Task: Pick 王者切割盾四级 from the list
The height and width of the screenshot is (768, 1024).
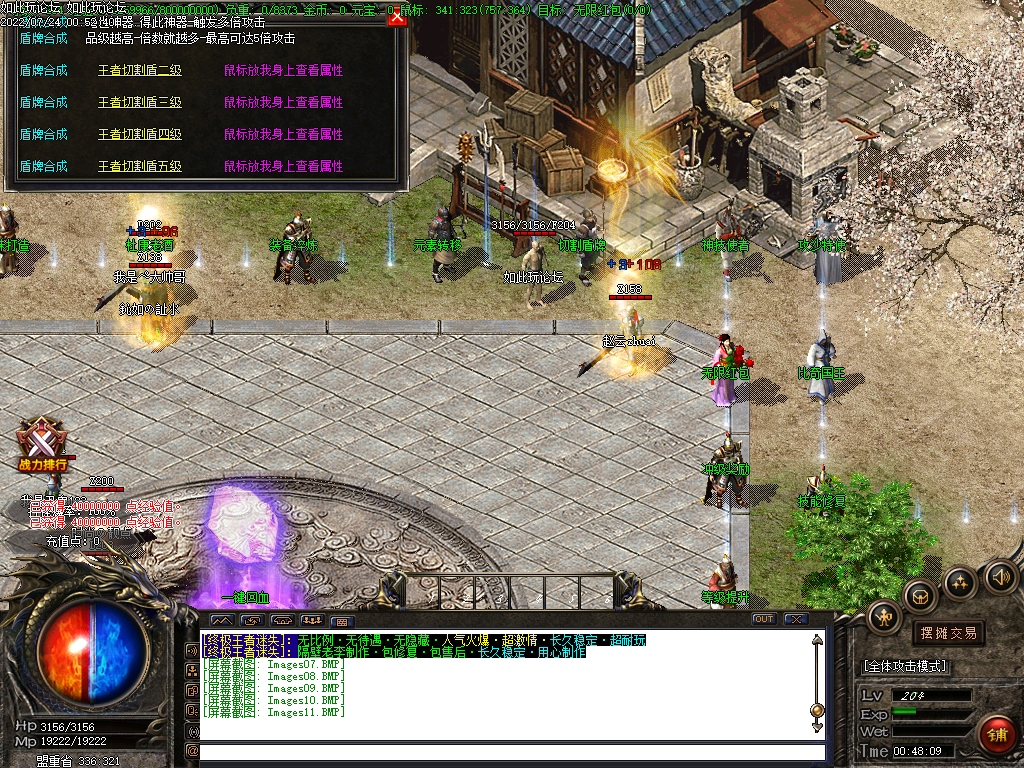Action: click(x=139, y=135)
